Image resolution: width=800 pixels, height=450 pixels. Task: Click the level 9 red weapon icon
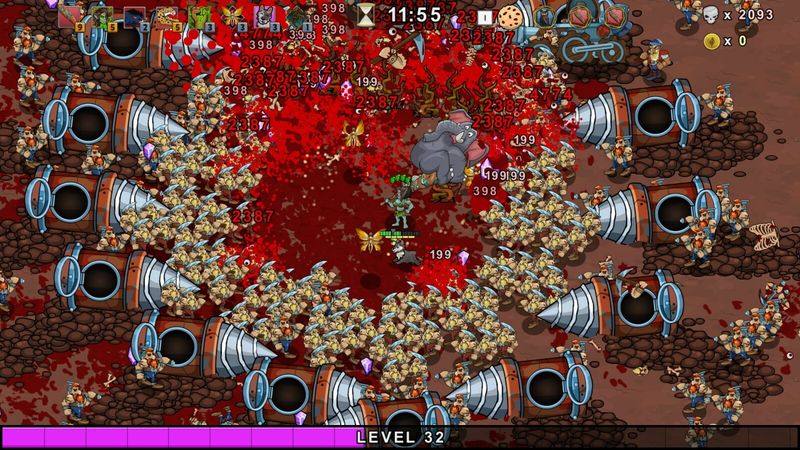(69, 14)
